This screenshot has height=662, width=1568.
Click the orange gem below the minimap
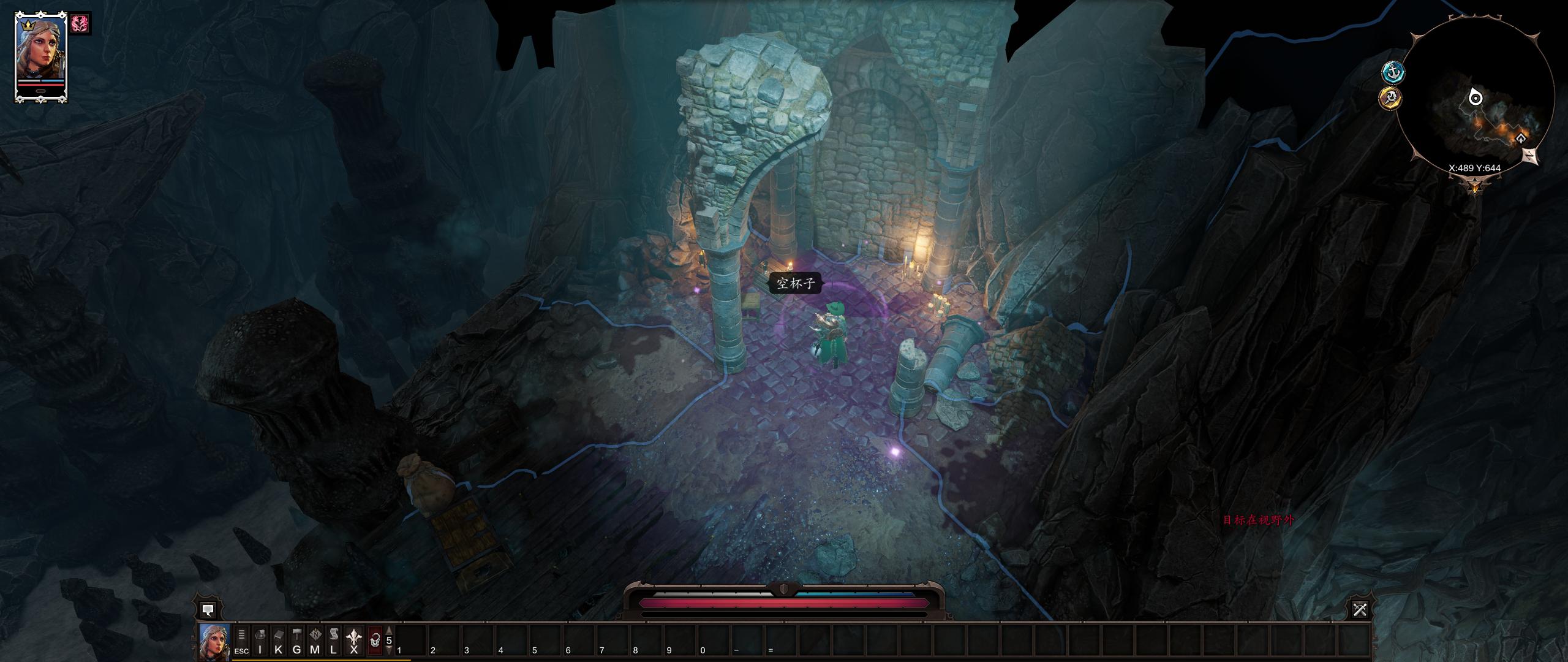click(x=1475, y=187)
